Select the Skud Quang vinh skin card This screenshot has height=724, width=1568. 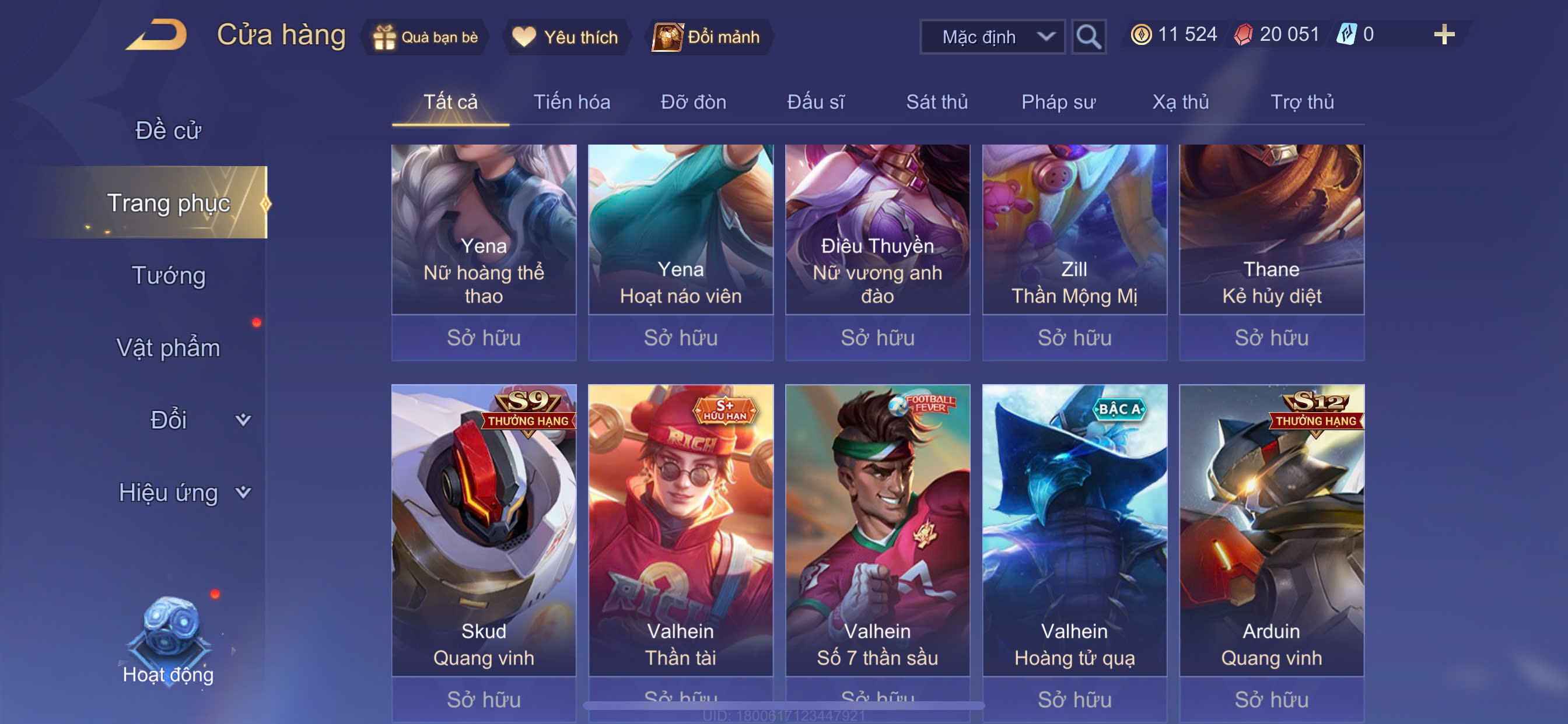(x=484, y=529)
